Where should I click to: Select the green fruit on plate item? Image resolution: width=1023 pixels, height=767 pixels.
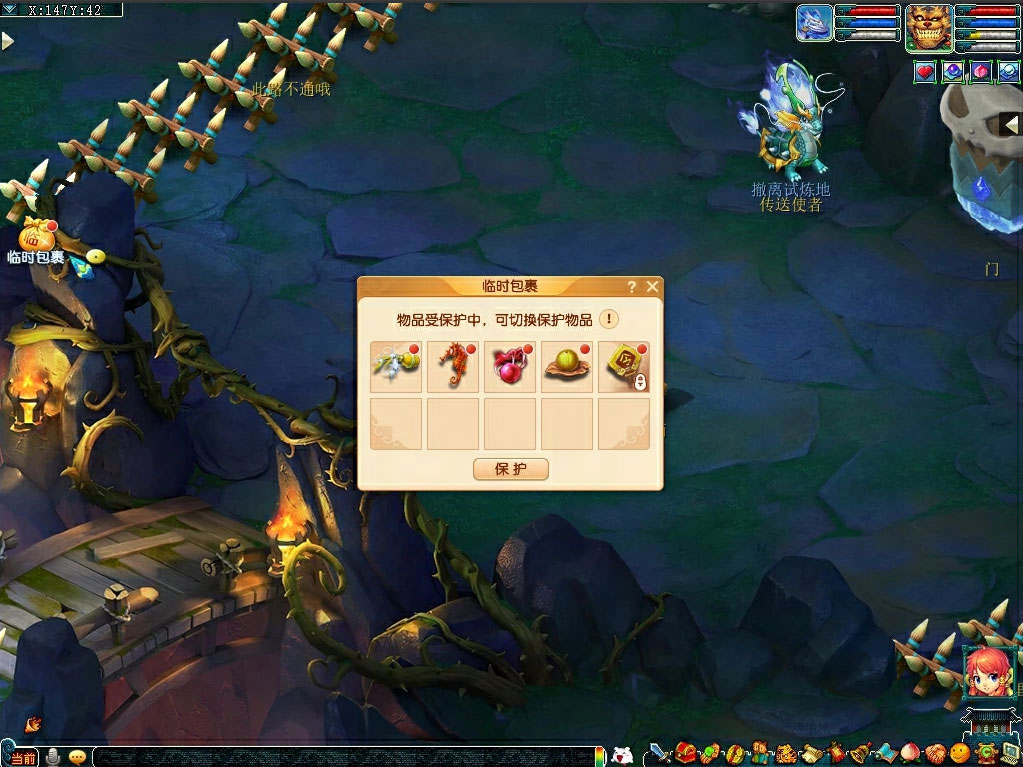point(567,367)
